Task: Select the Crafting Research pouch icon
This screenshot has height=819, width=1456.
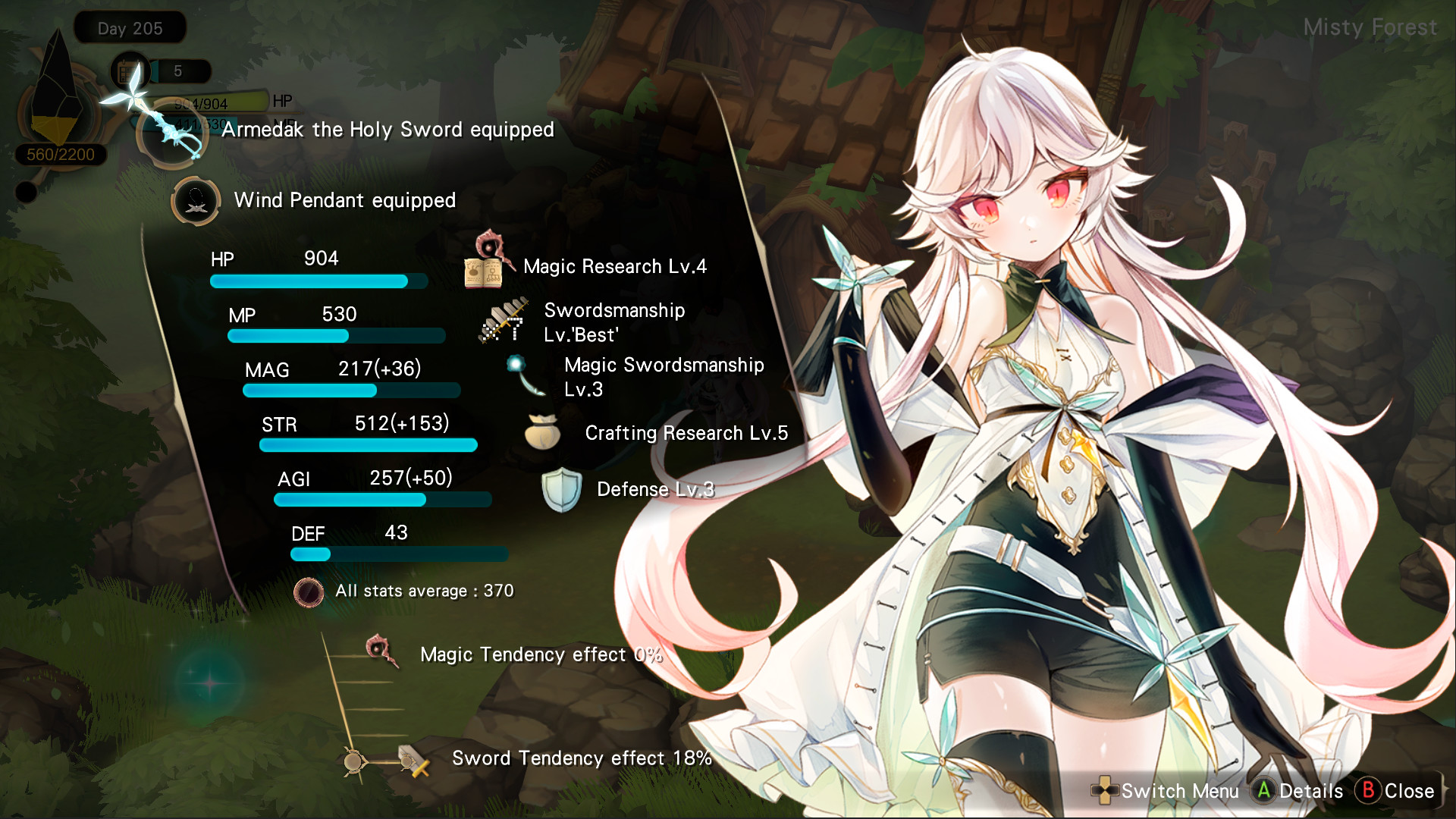Action: click(x=543, y=434)
